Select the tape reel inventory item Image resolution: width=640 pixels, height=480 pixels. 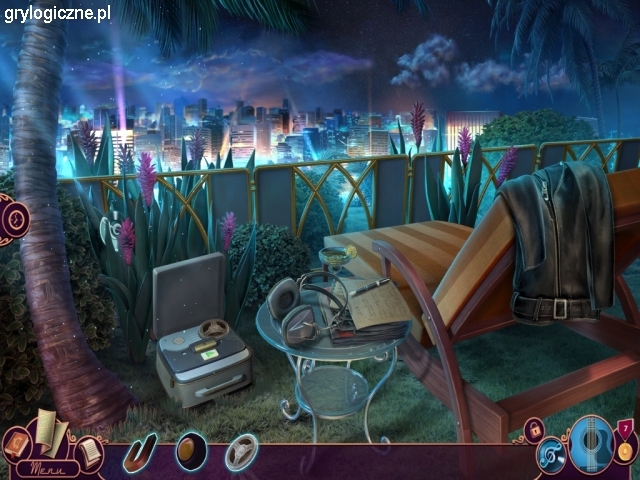click(241, 453)
